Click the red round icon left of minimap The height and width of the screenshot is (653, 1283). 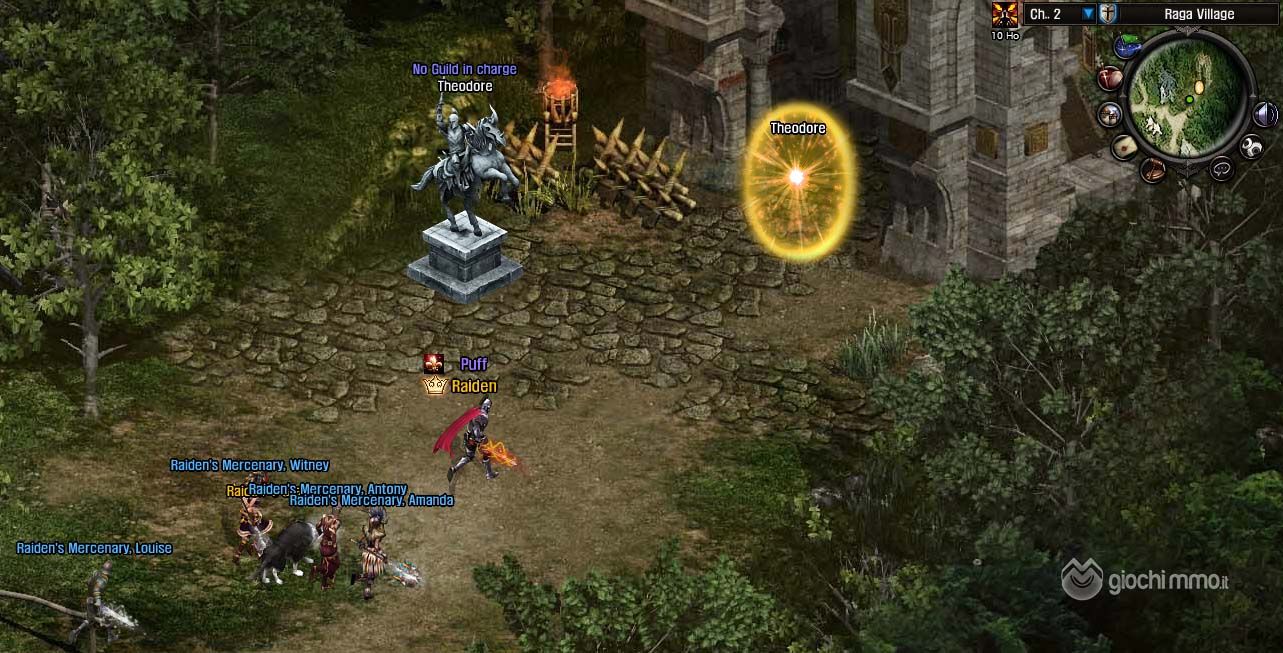point(1110,78)
